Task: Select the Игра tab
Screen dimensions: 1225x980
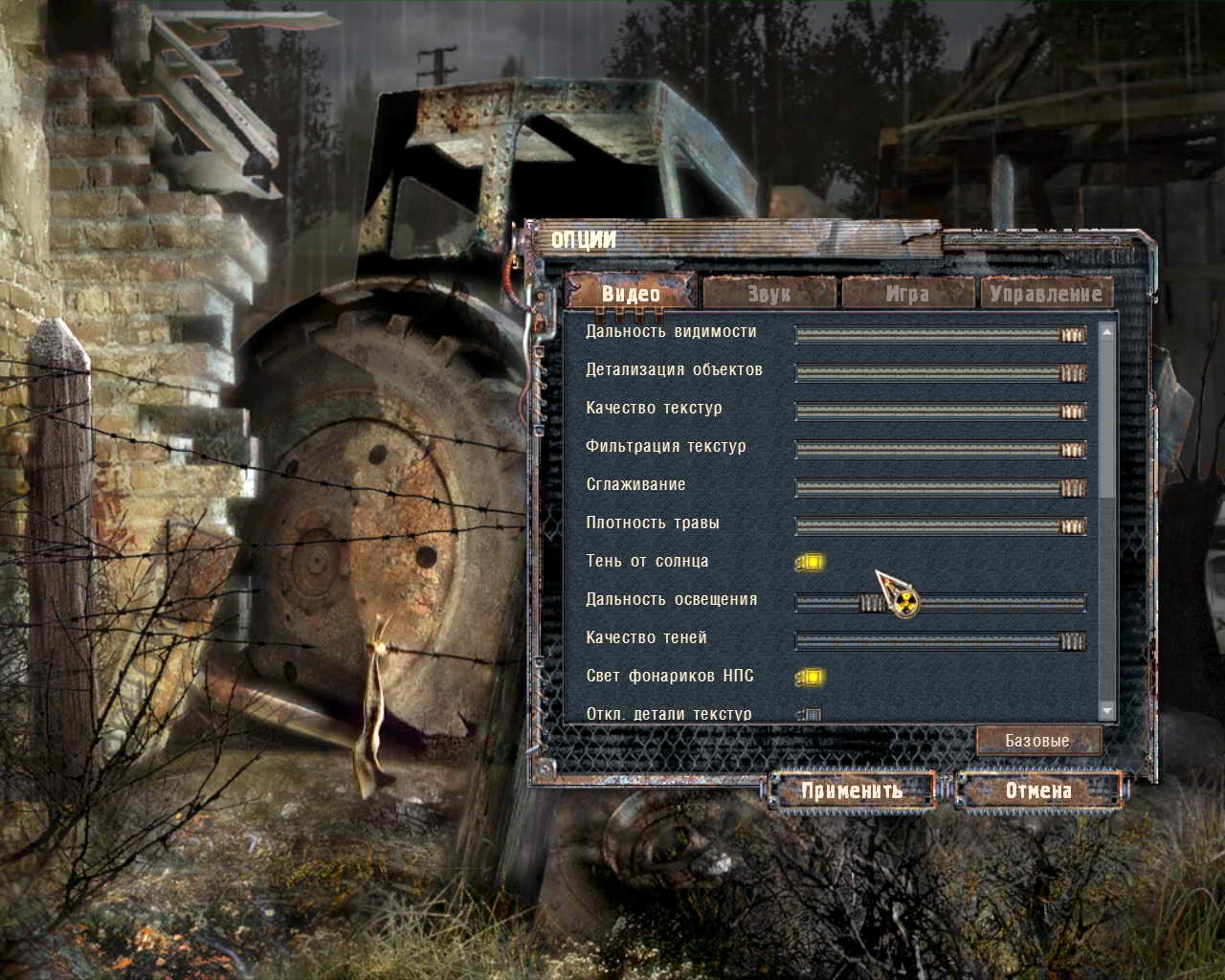Action: coord(907,293)
